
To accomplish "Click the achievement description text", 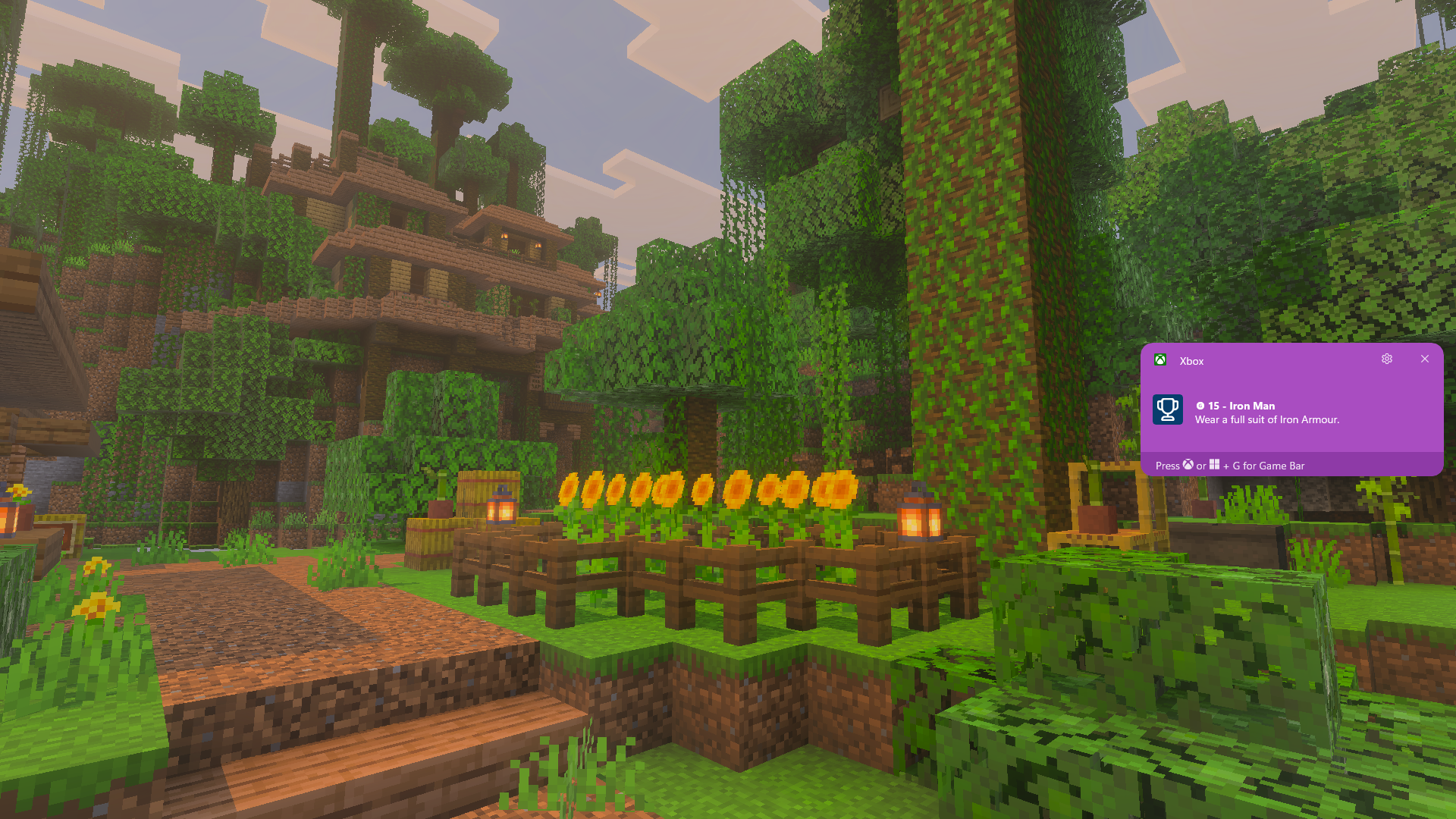I will click(x=1266, y=419).
